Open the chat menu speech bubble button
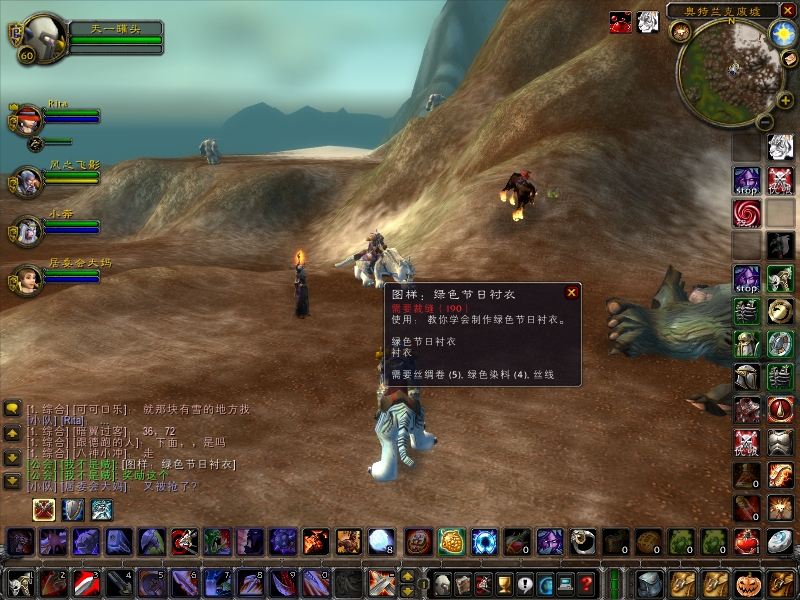The image size is (800, 600). click(12, 408)
